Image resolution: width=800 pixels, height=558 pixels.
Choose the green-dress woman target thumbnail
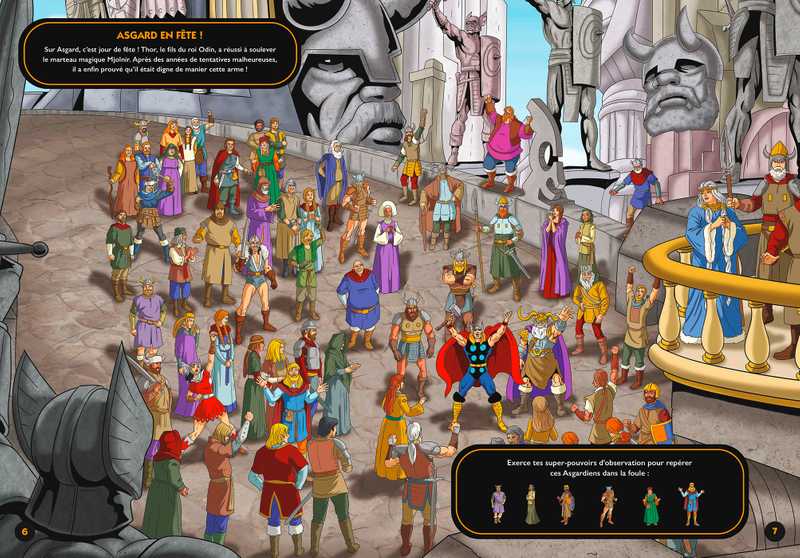[651, 504]
